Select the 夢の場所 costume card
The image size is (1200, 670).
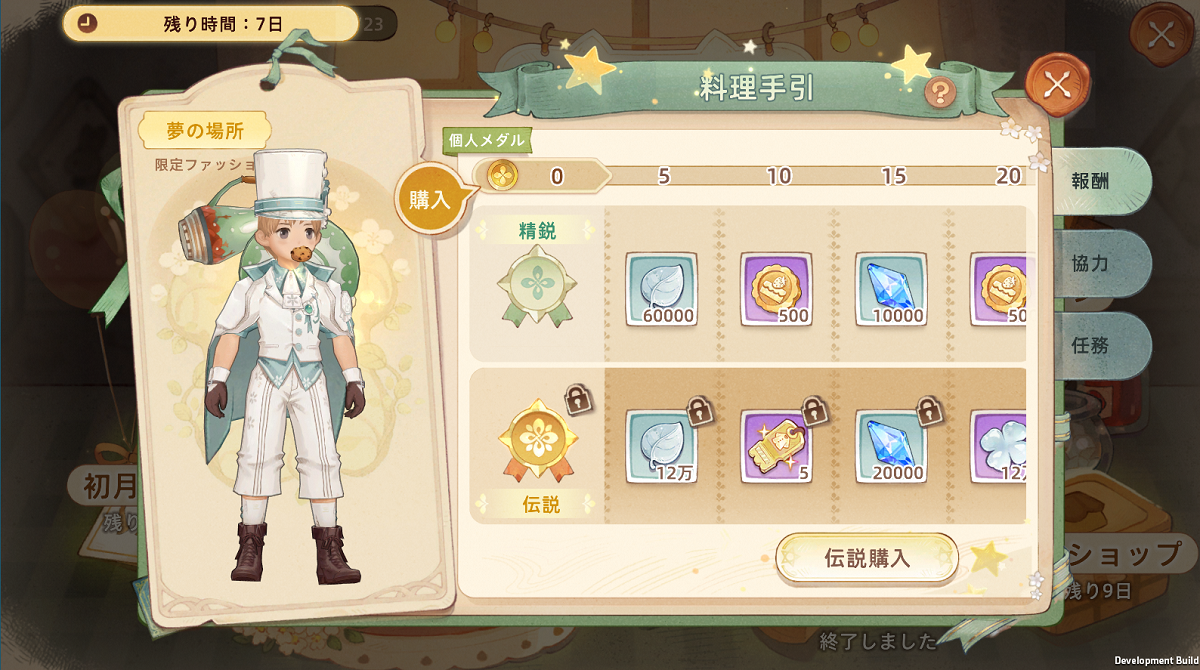tap(286, 350)
